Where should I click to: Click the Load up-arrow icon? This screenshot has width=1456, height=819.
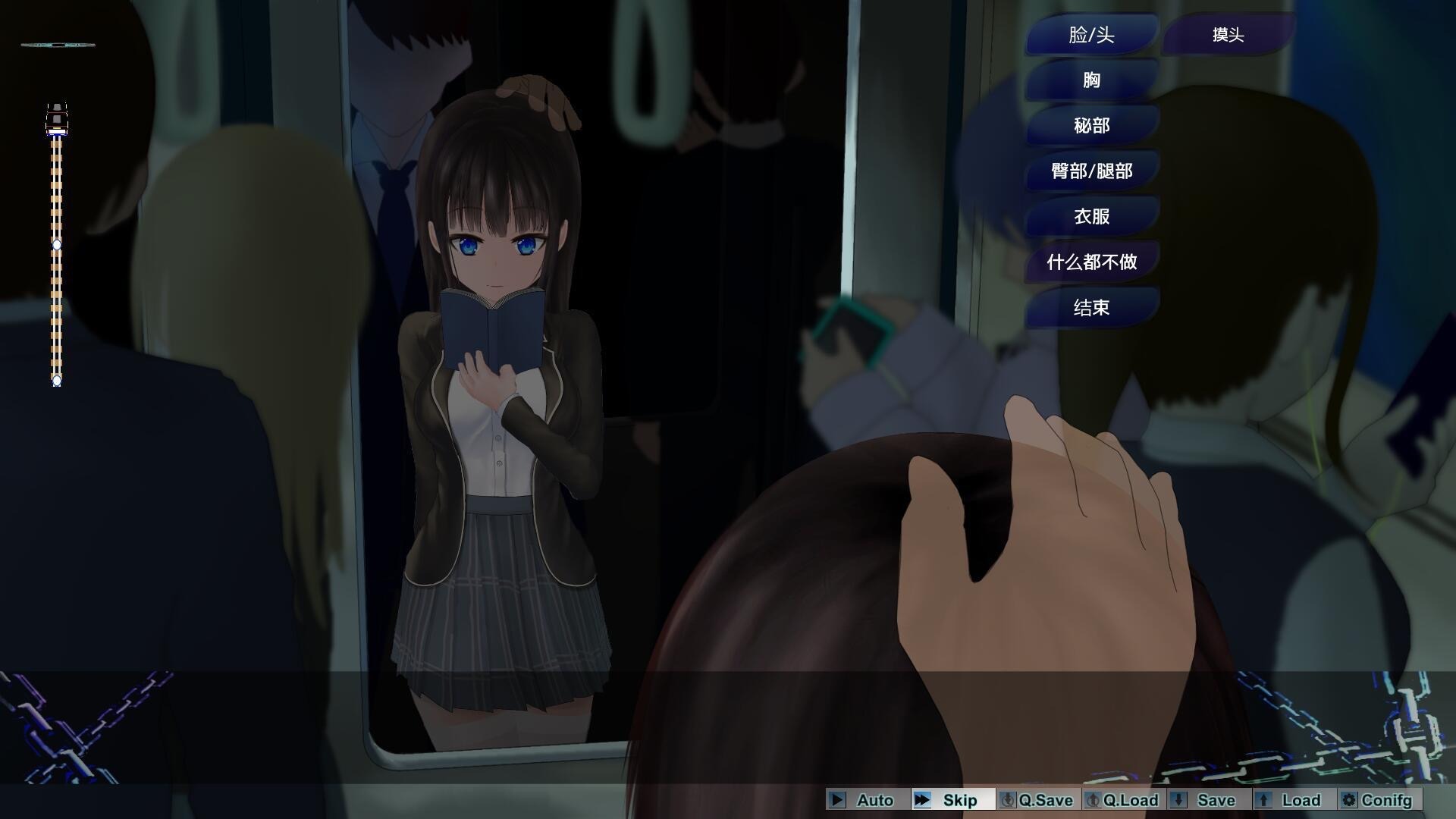click(x=1263, y=800)
